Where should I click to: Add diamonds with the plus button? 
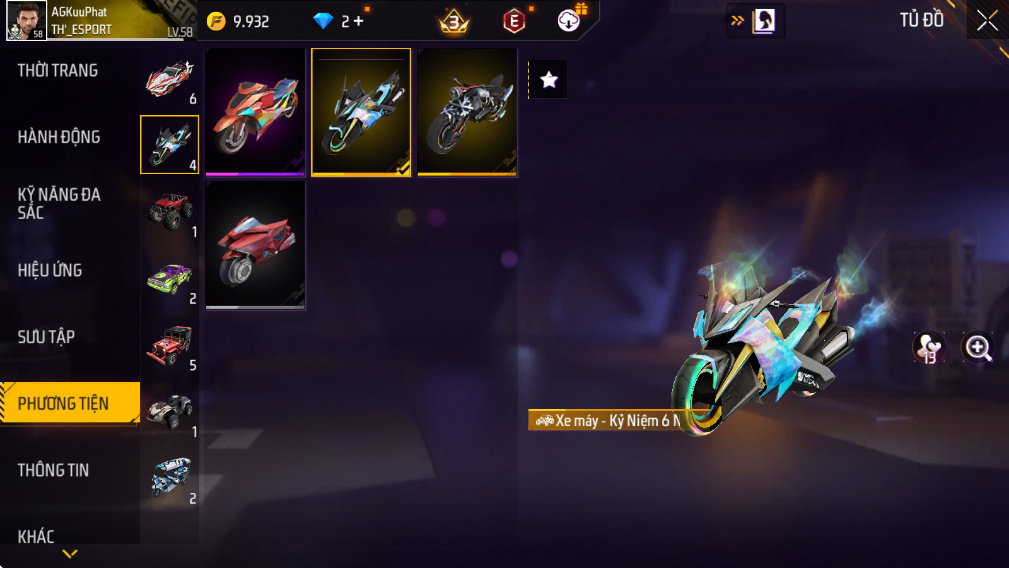(359, 21)
